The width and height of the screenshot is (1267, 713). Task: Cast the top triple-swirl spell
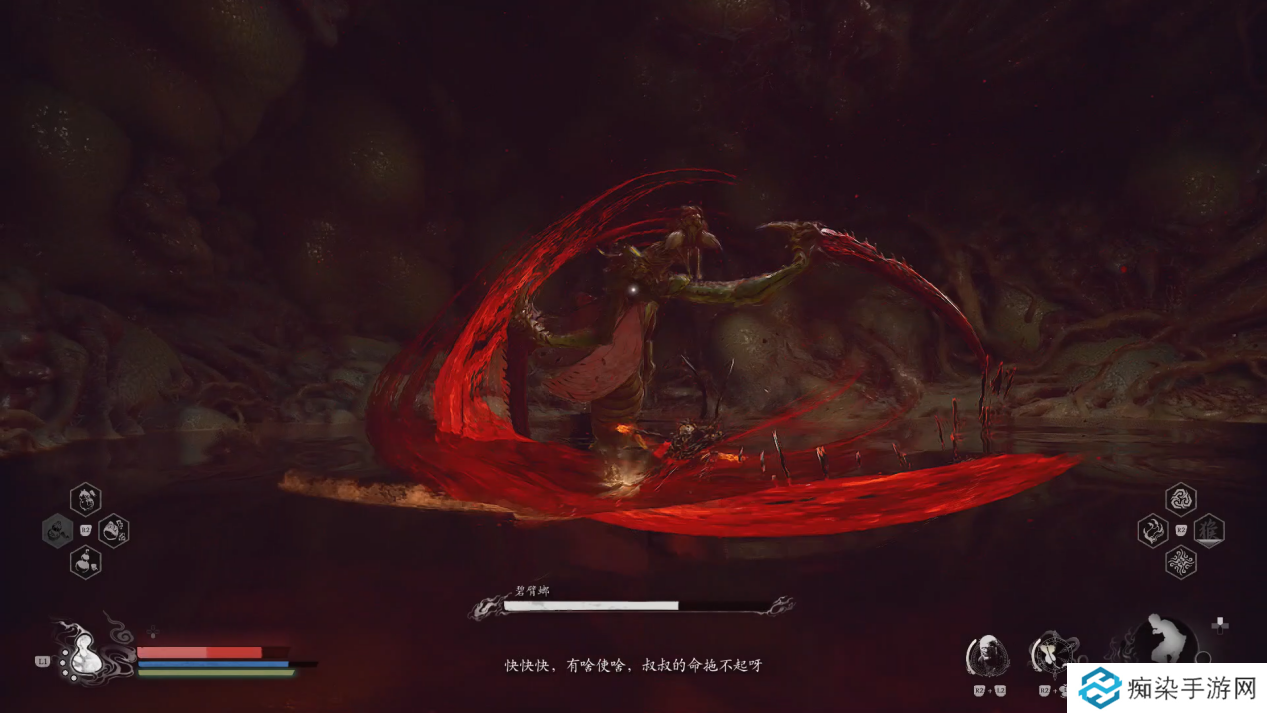coord(1181,498)
